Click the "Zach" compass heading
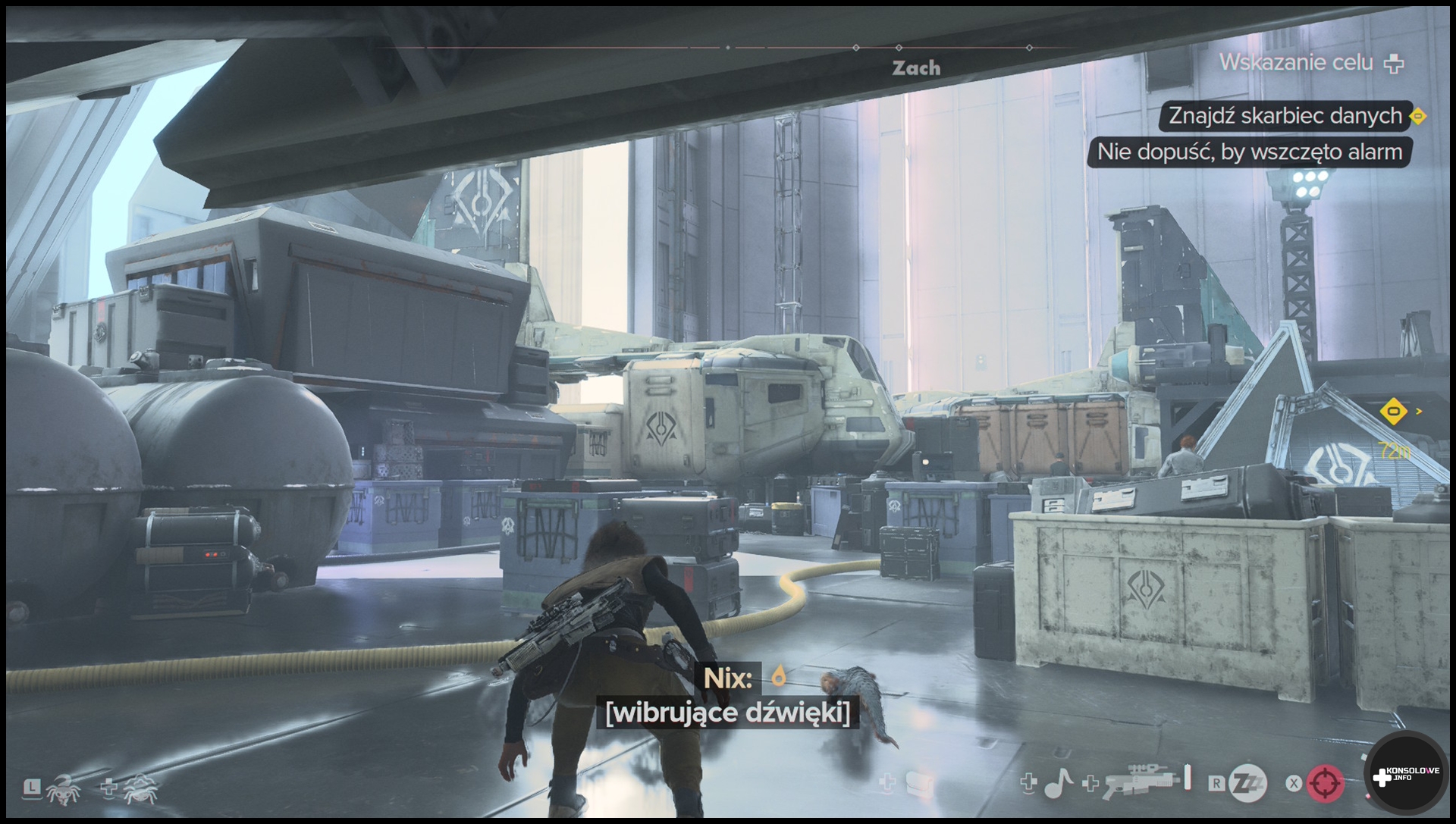Image resolution: width=1456 pixels, height=824 pixels. 916,68
